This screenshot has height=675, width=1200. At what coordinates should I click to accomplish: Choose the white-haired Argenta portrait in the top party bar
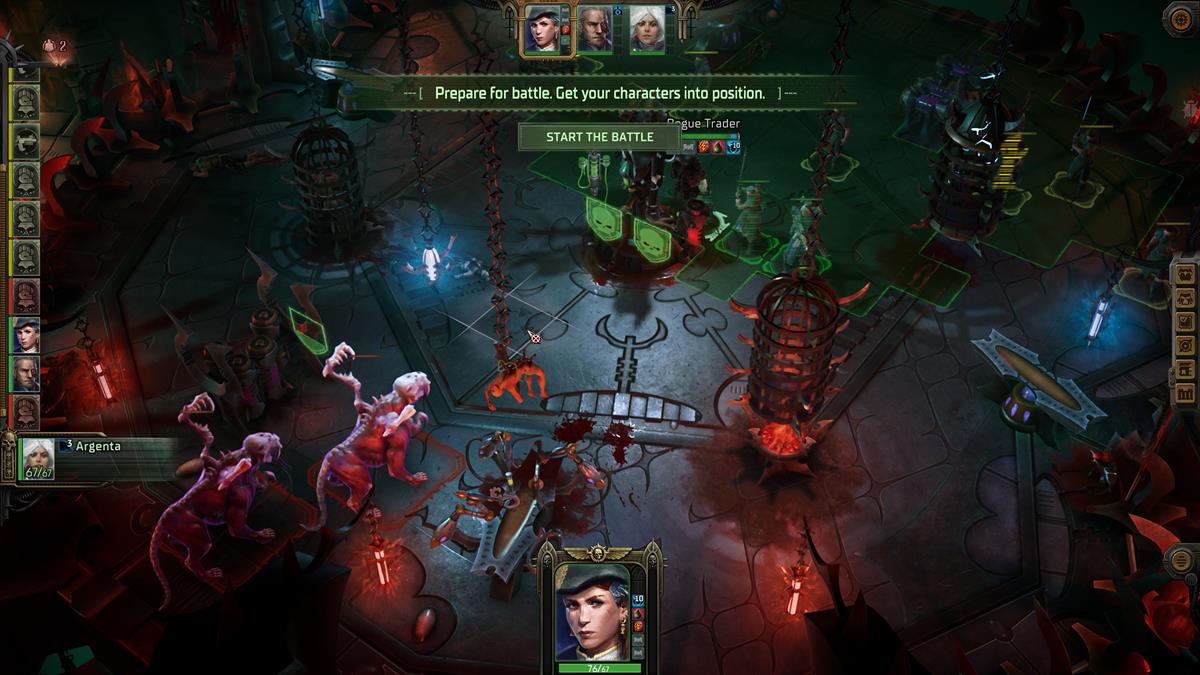pos(646,30)
